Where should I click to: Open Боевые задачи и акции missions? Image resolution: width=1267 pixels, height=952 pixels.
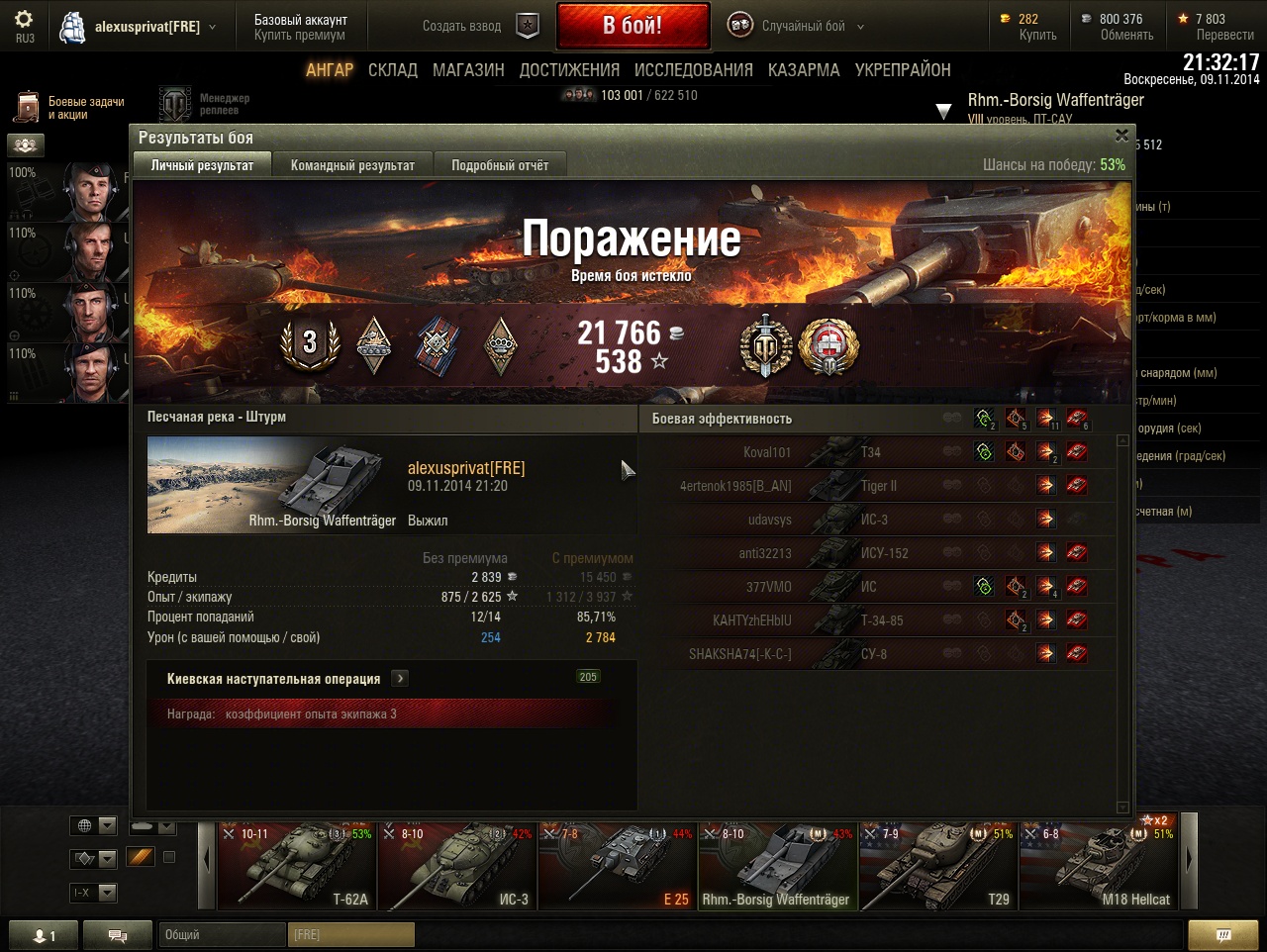71,108
